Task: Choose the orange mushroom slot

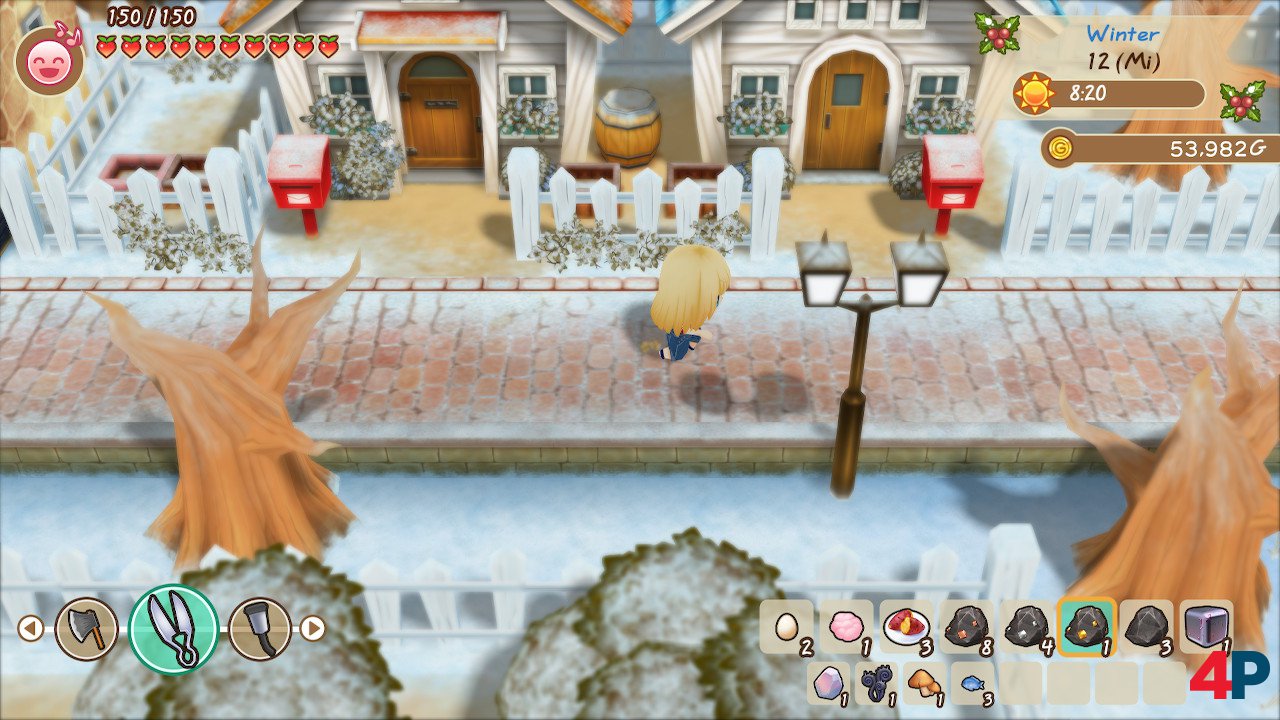Action: point(924,683)
